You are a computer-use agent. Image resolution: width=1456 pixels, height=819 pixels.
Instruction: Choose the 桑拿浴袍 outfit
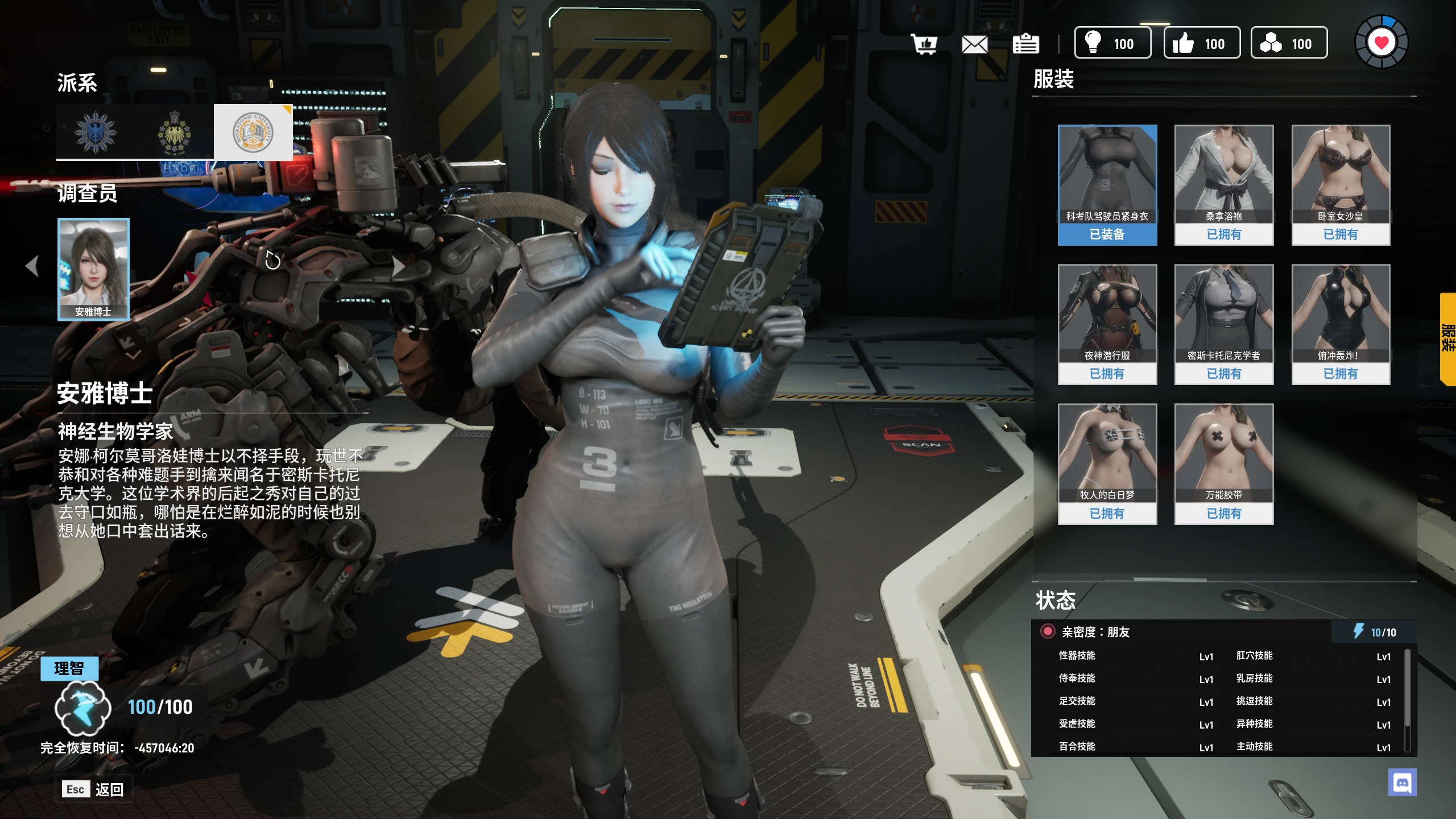pyautogui.click(x=1223, y=185)
